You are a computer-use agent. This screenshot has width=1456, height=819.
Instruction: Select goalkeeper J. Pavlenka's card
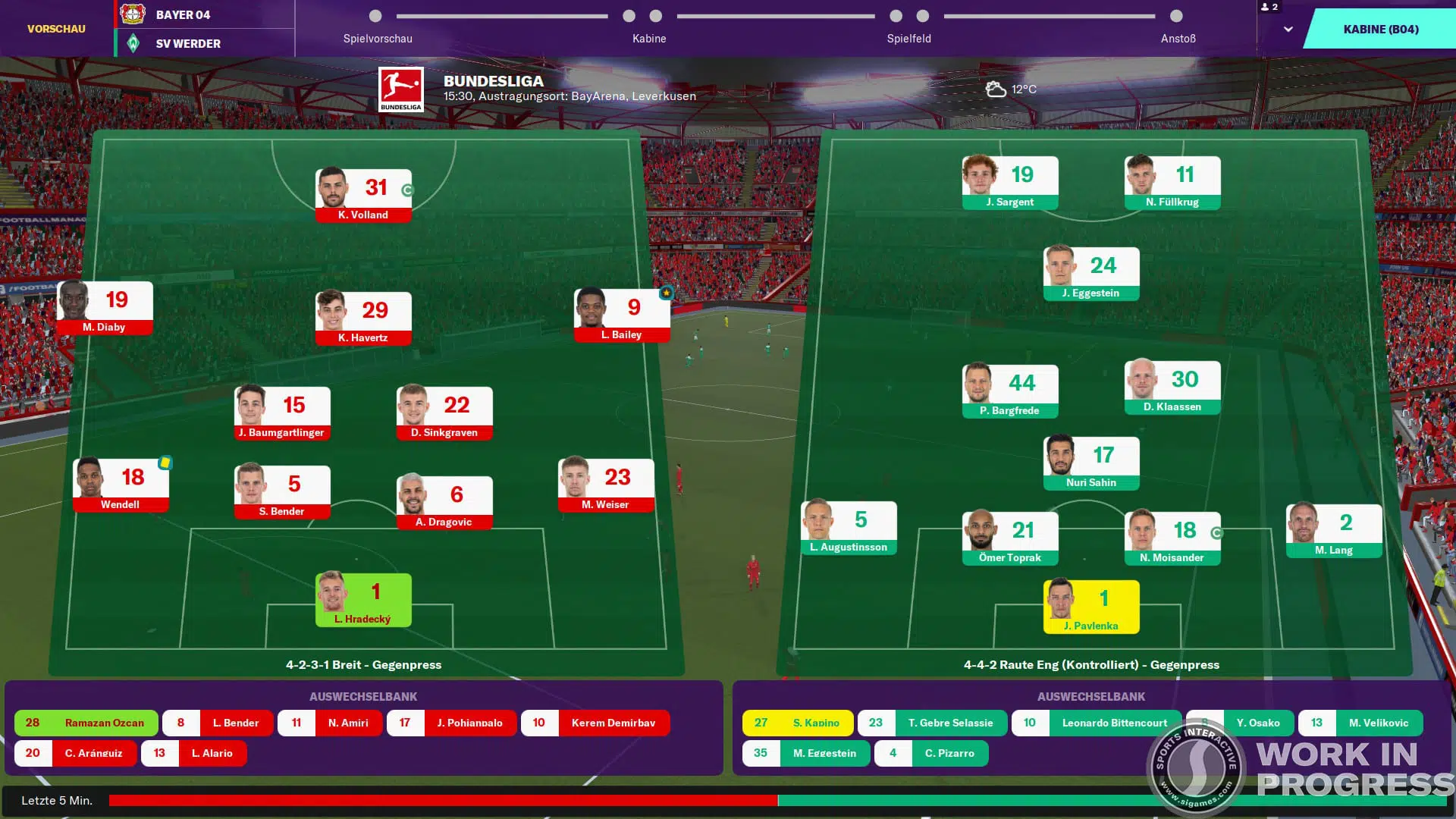point(1091,606)
